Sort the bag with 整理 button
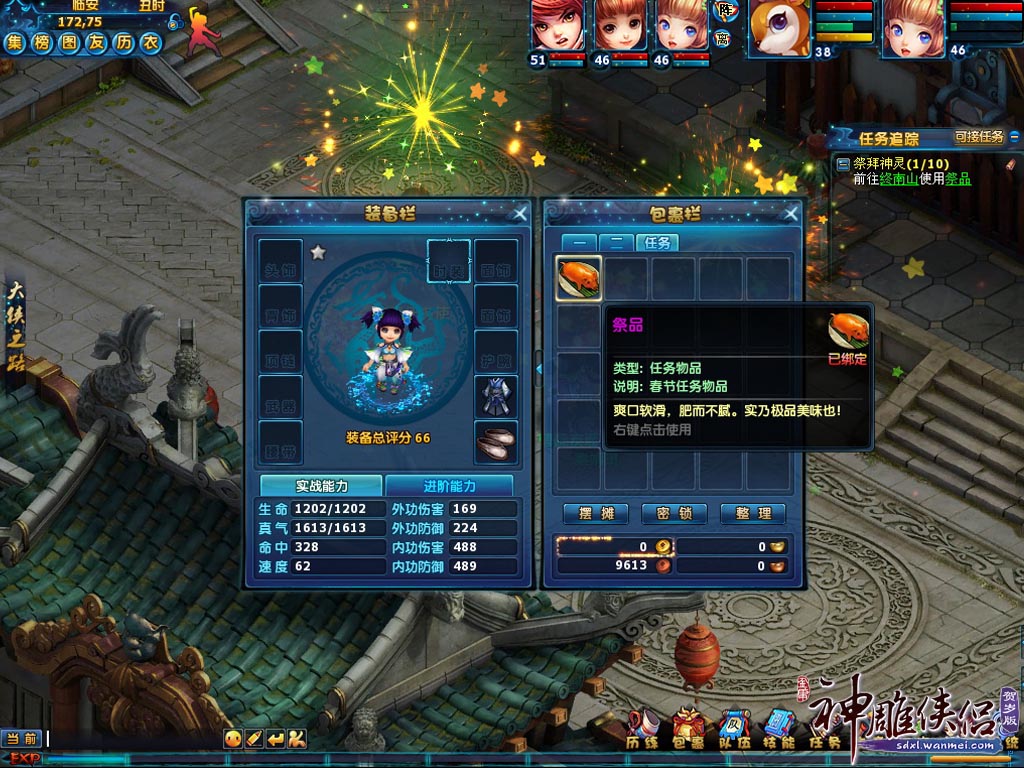 (753, 514)
